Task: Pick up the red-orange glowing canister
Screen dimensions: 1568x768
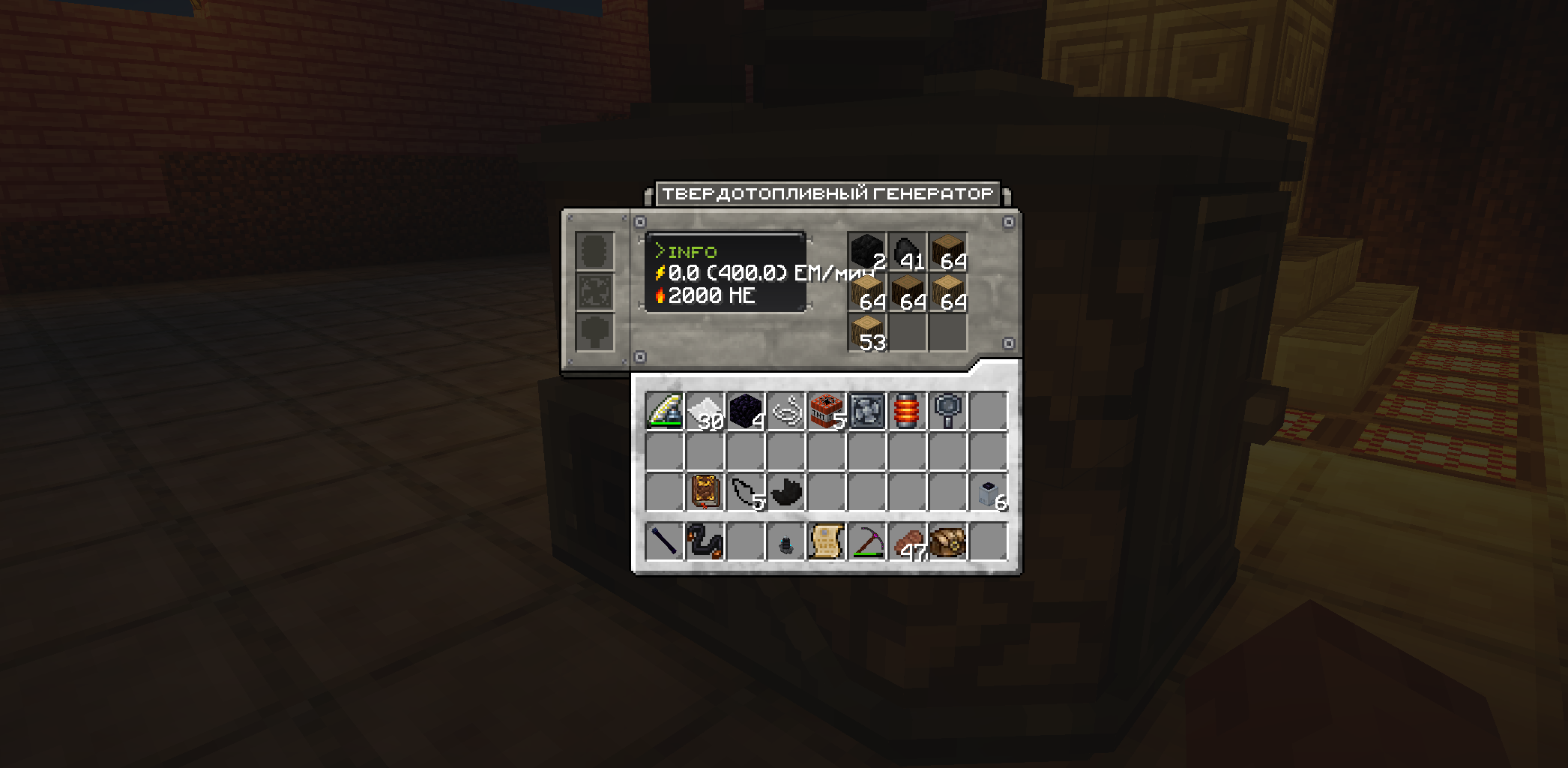Action: click(x=908, y=411)
